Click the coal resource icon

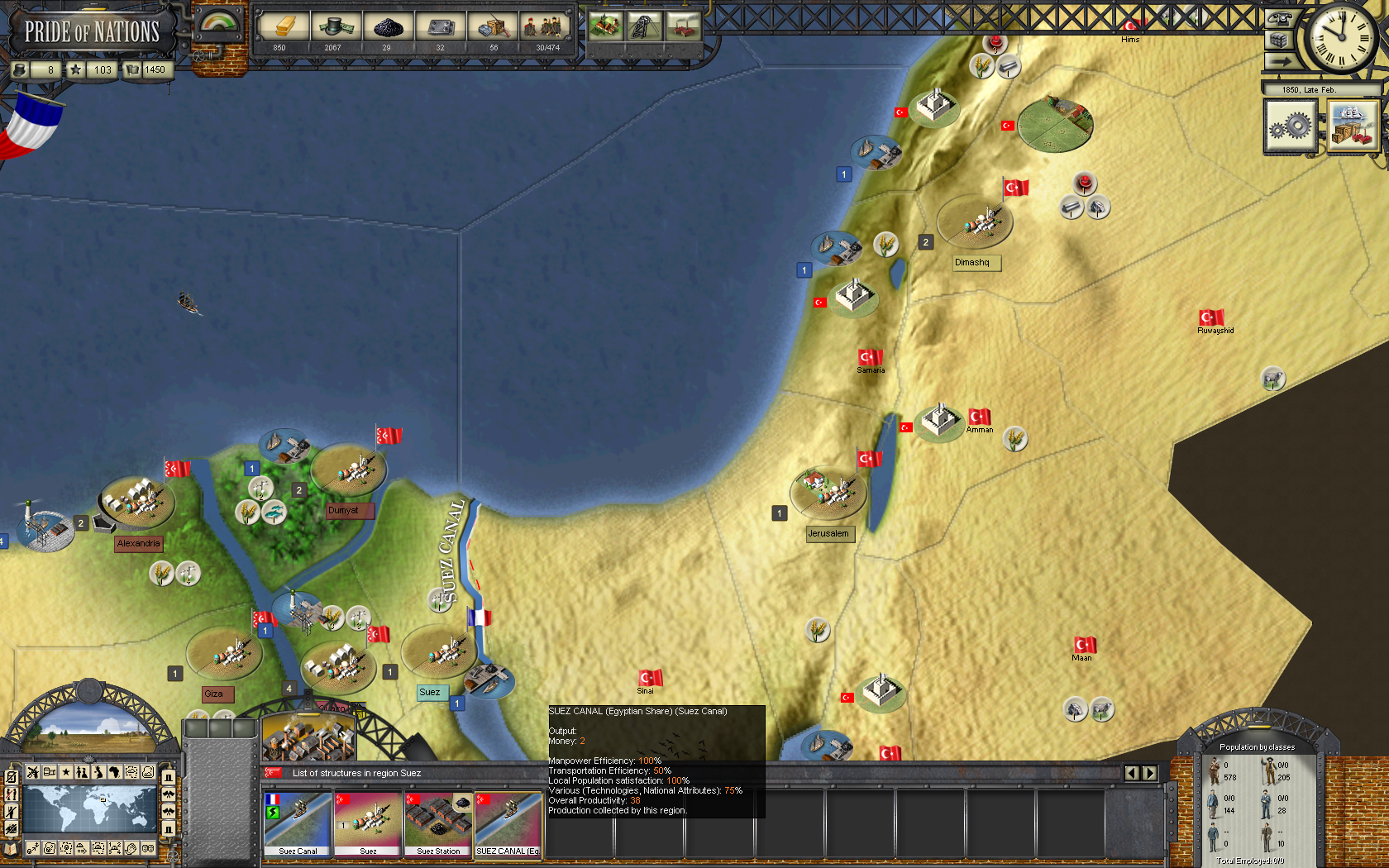(x=388, y=27)
